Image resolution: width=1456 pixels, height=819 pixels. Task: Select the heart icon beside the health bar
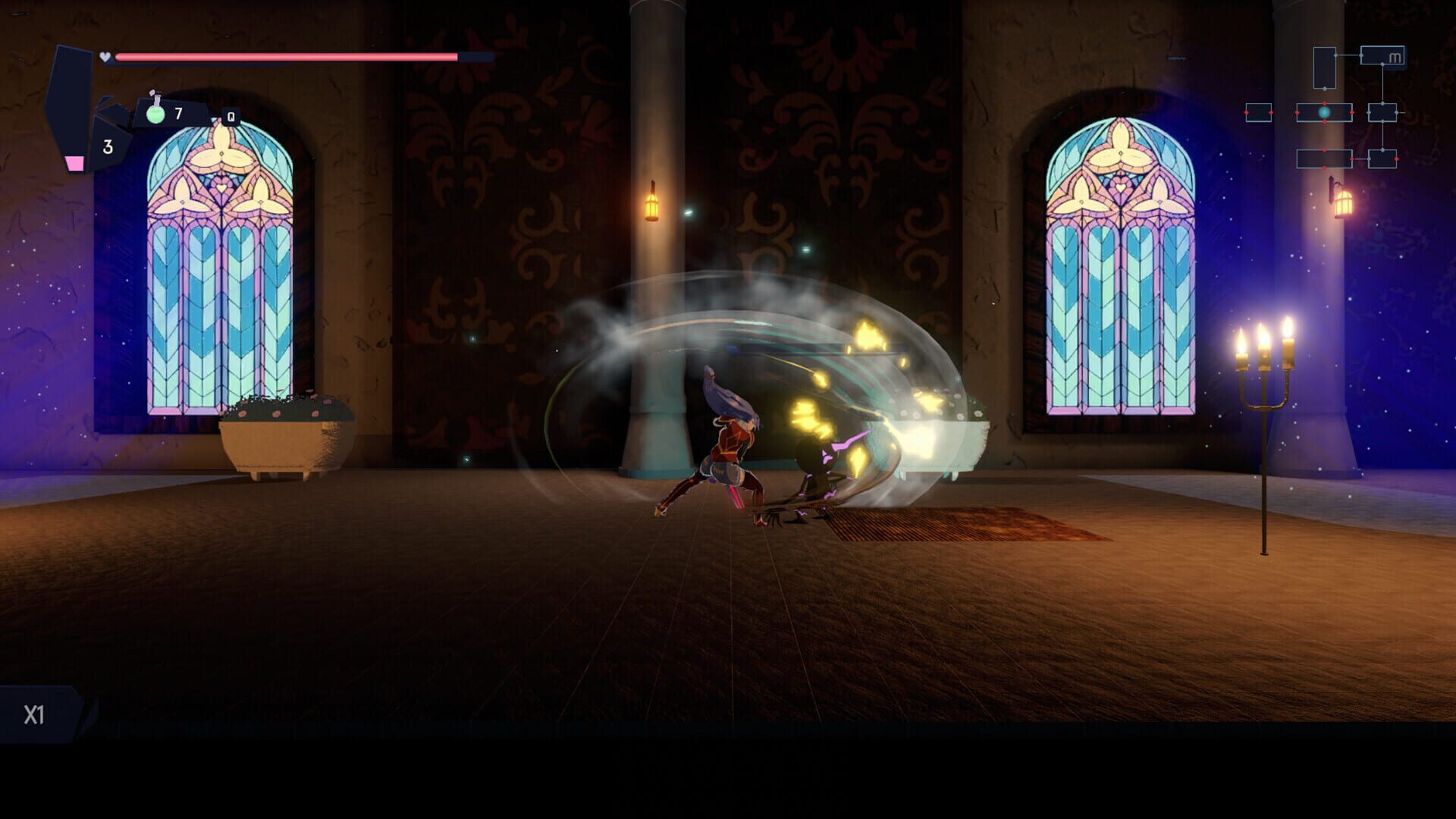coord(105,57)
